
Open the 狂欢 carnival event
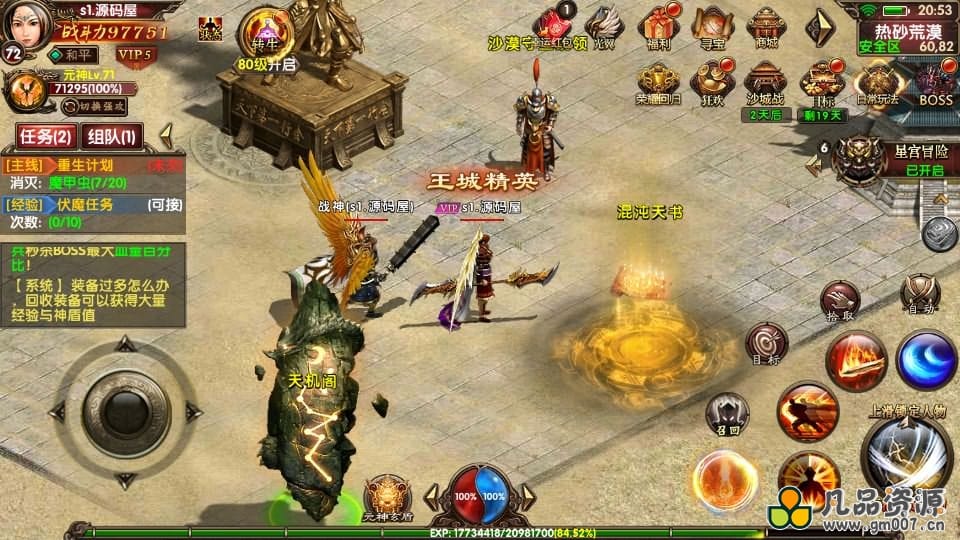(x=714, y=82)
